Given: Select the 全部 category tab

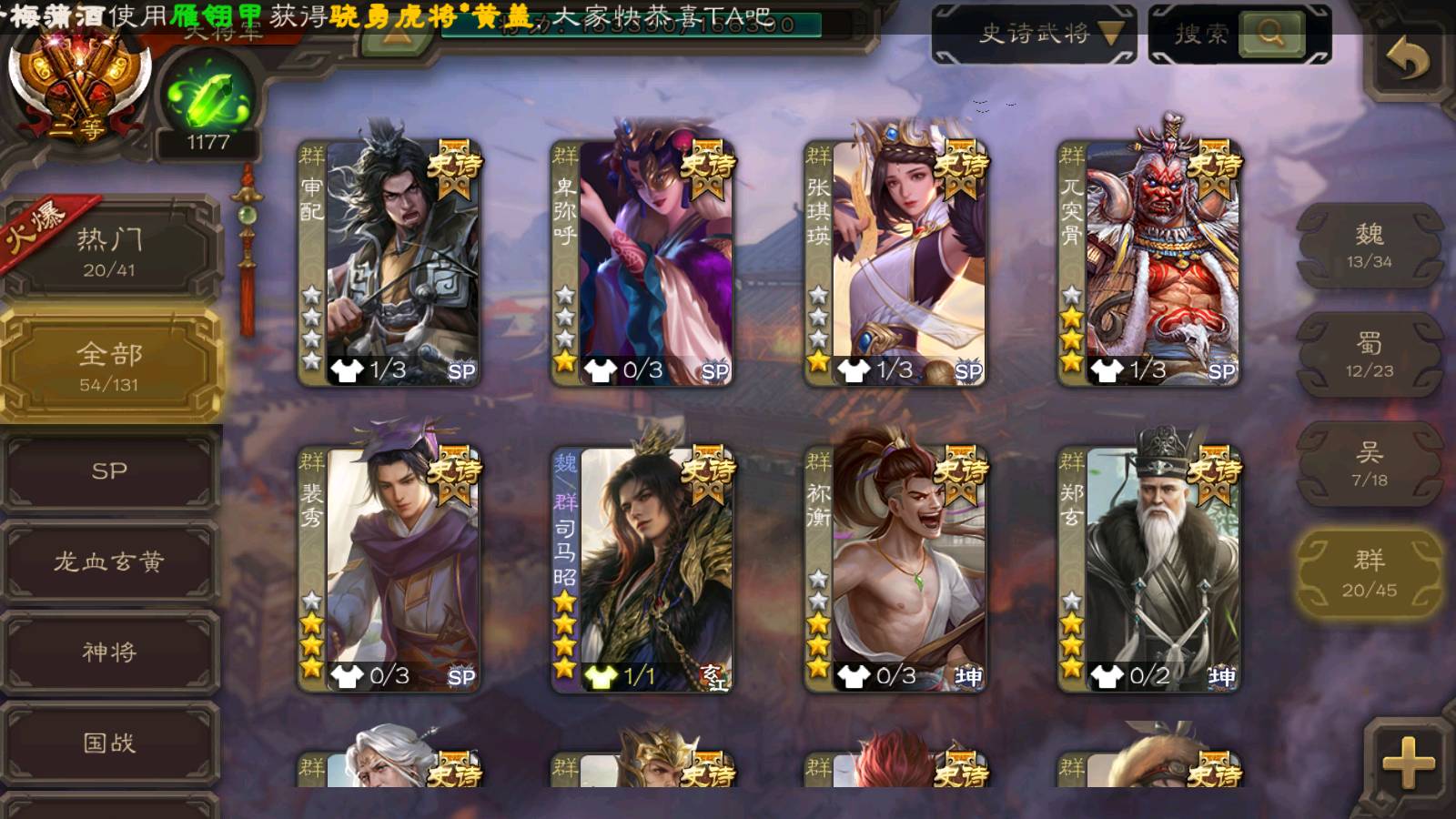Looking at the screenshot, I should [x=109, y=365].
